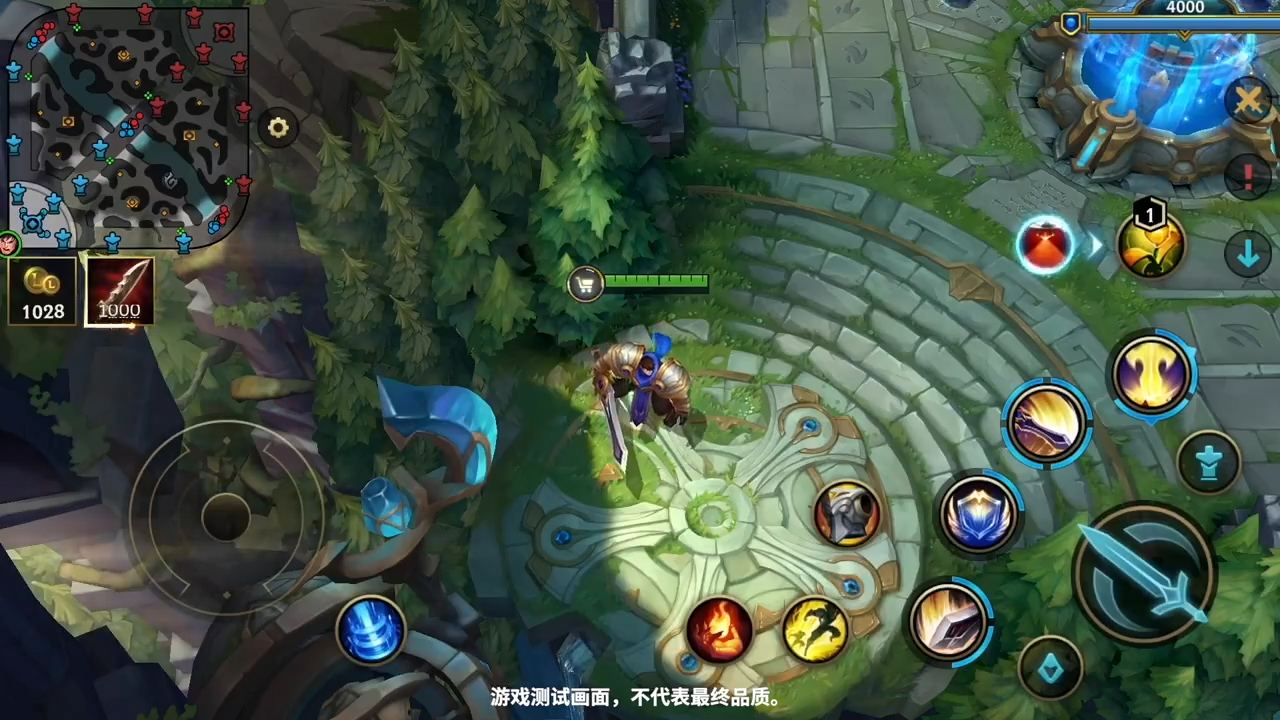Select the Ignite summoner spell
Image resolution: width=1280 pixels, height=720 pixels.
point(718,628)
